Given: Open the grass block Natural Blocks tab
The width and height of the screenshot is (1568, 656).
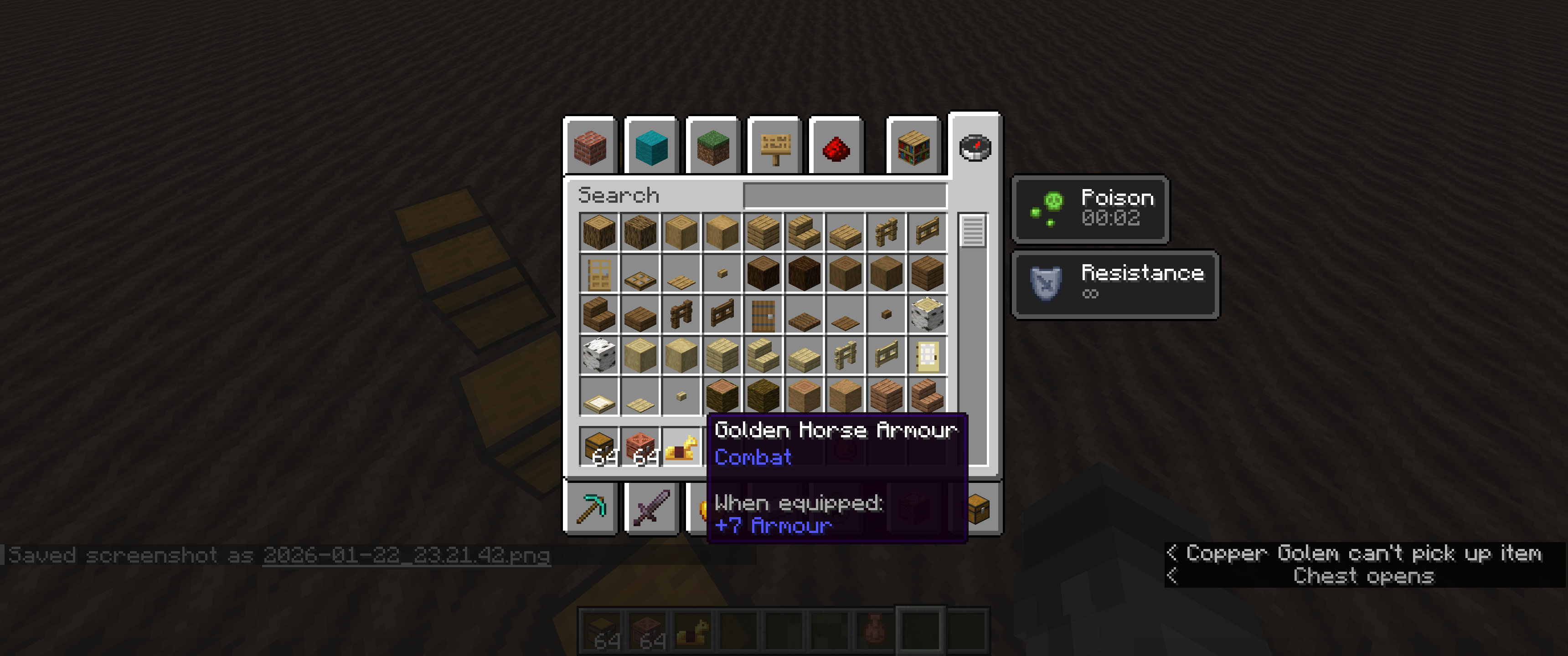Looking at the screenshot, I should [x=713, y=148].
